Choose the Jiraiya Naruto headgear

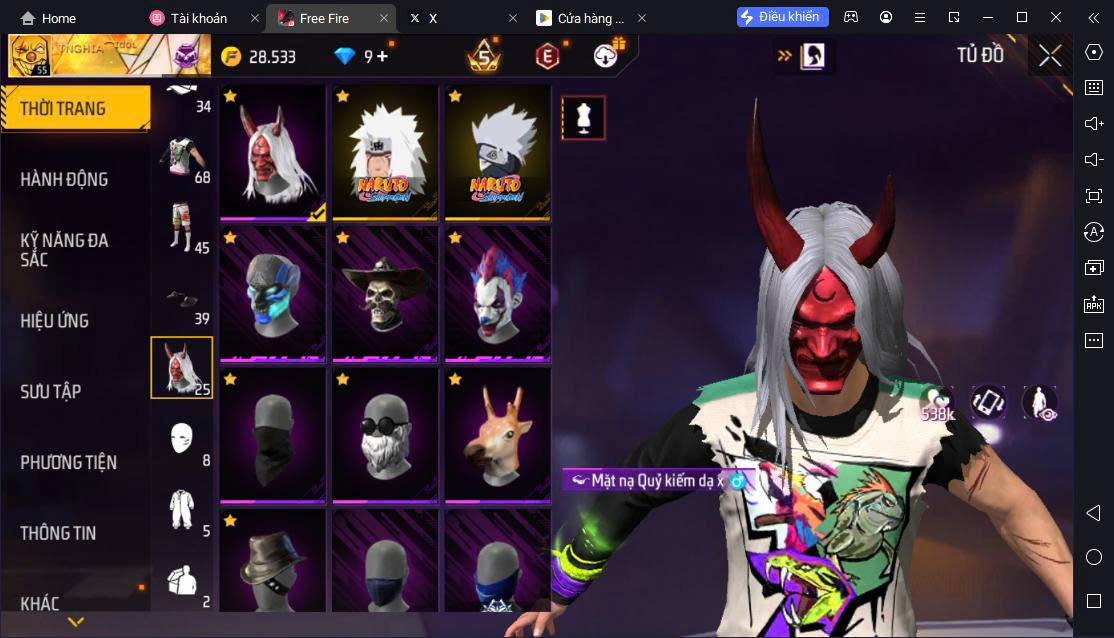385,152
